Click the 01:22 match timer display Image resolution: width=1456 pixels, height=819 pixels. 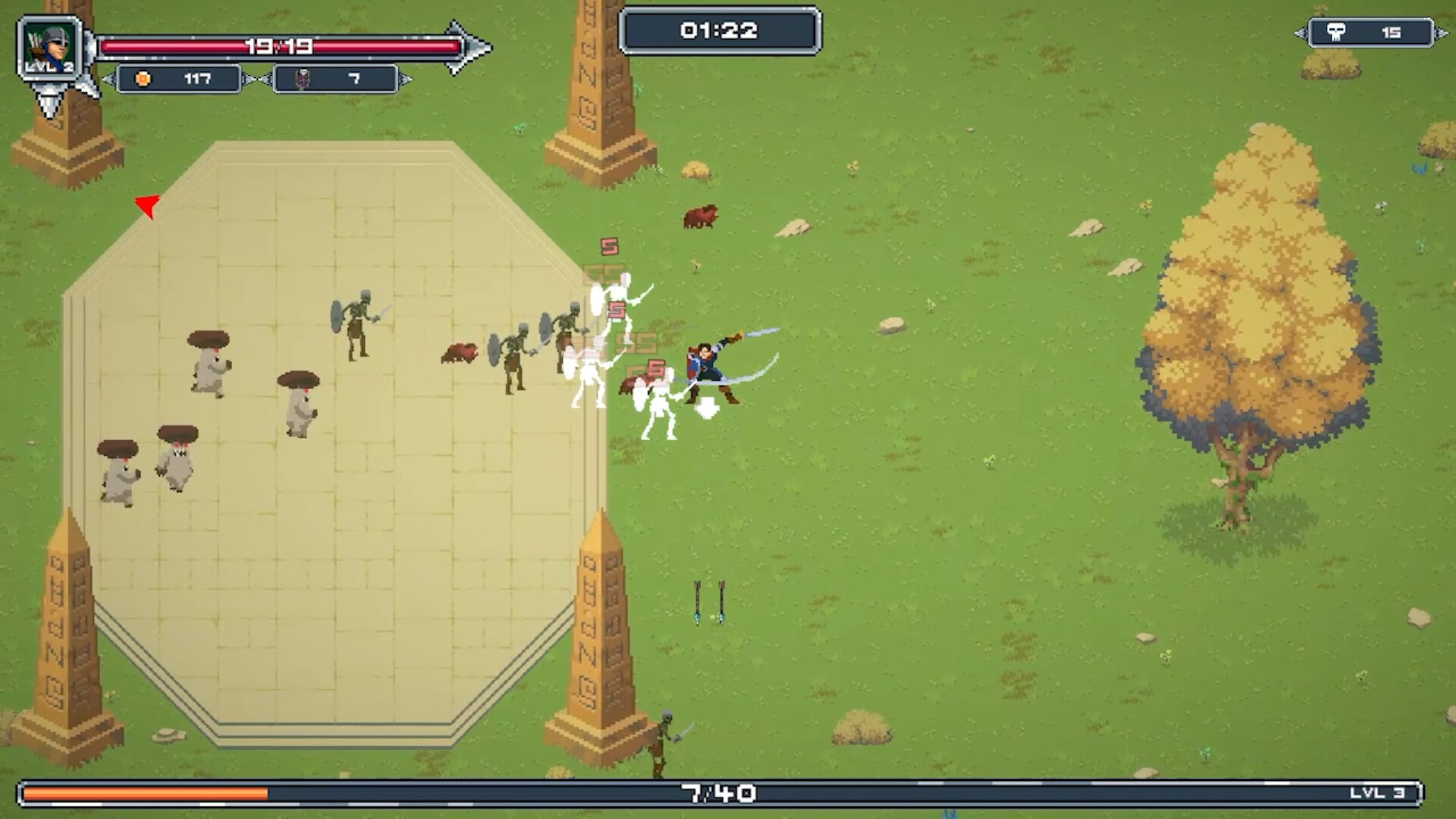point(720,30)
